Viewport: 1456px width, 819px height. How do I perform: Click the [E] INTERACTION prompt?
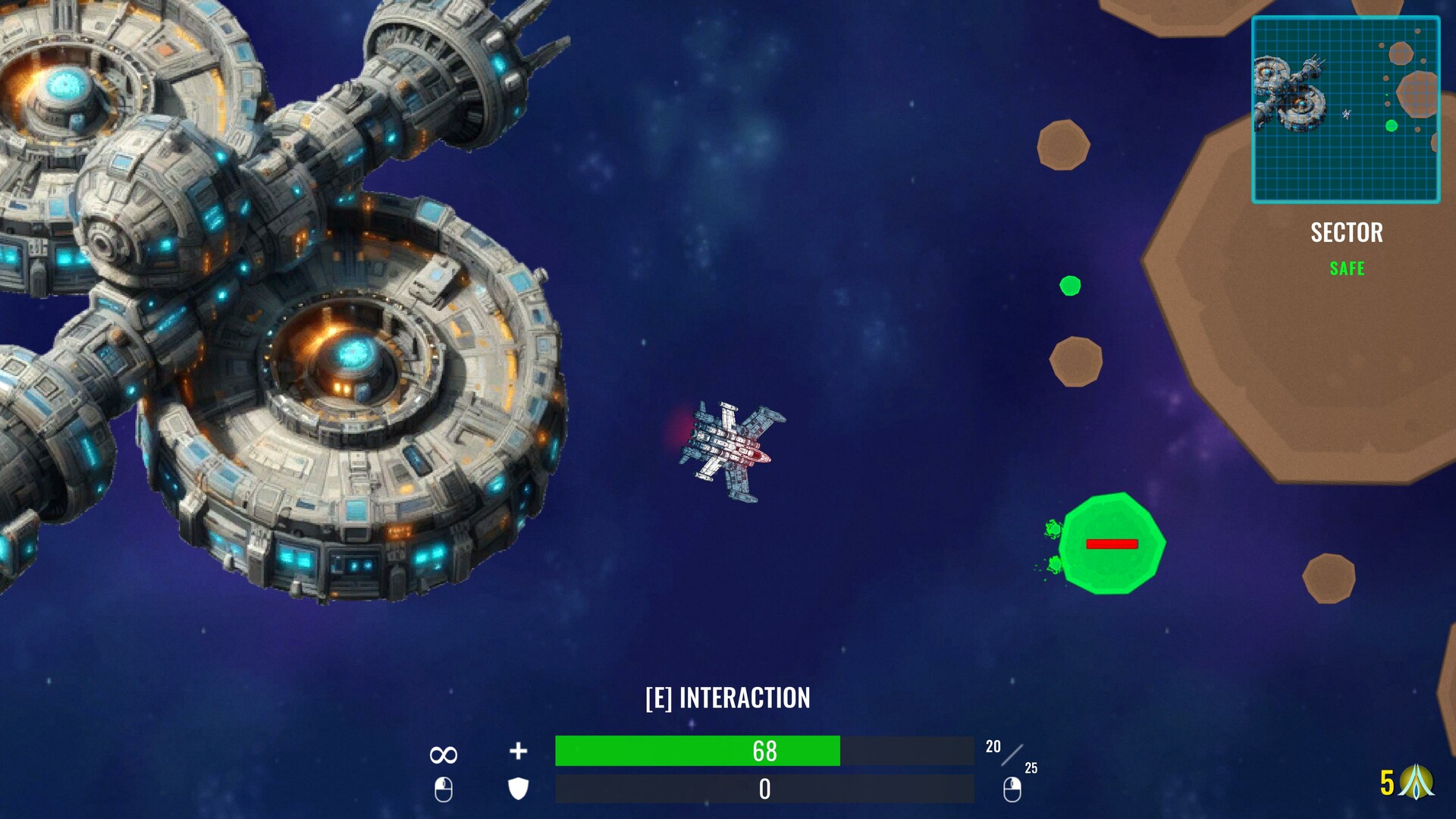pos(726,698)
